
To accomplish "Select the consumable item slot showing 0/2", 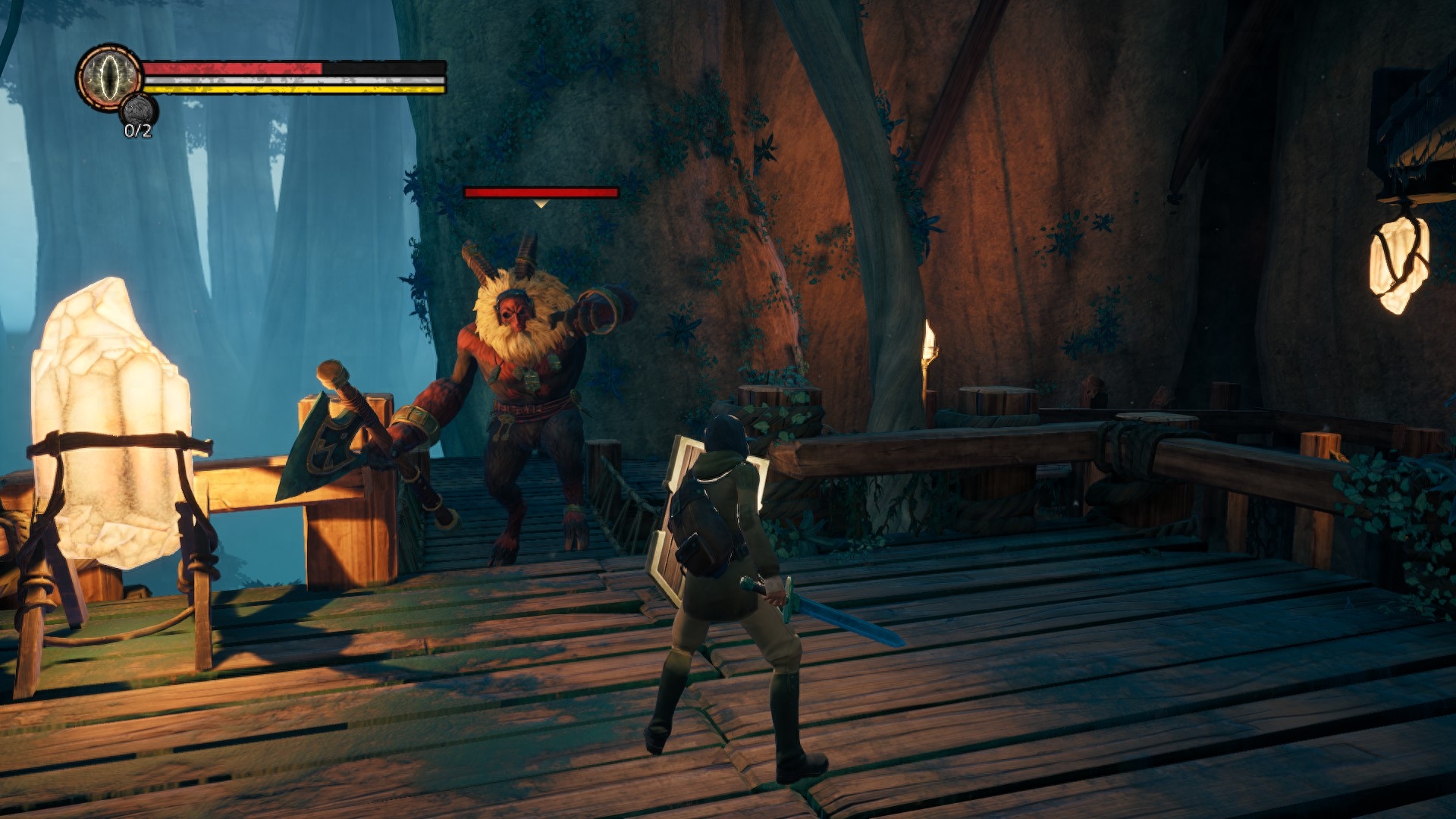I will pos(137,112).
